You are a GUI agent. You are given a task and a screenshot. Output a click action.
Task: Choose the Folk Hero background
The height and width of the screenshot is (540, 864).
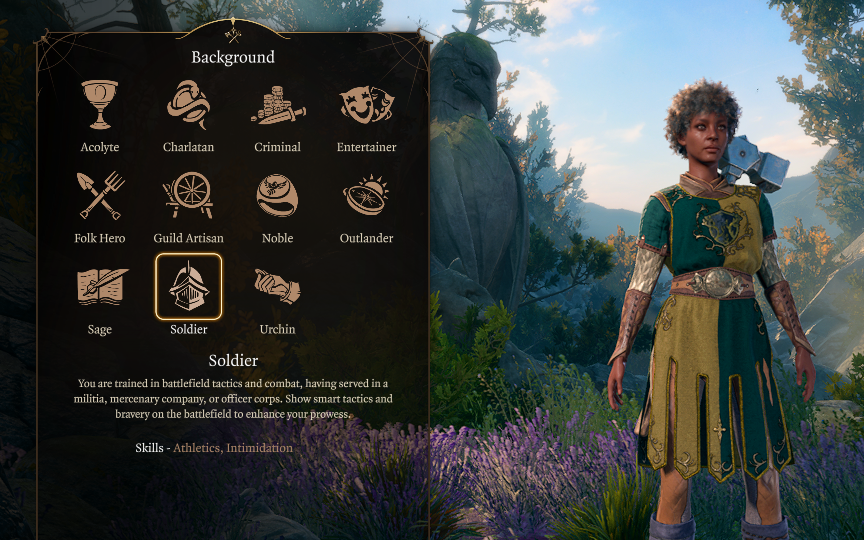[99, 196]
